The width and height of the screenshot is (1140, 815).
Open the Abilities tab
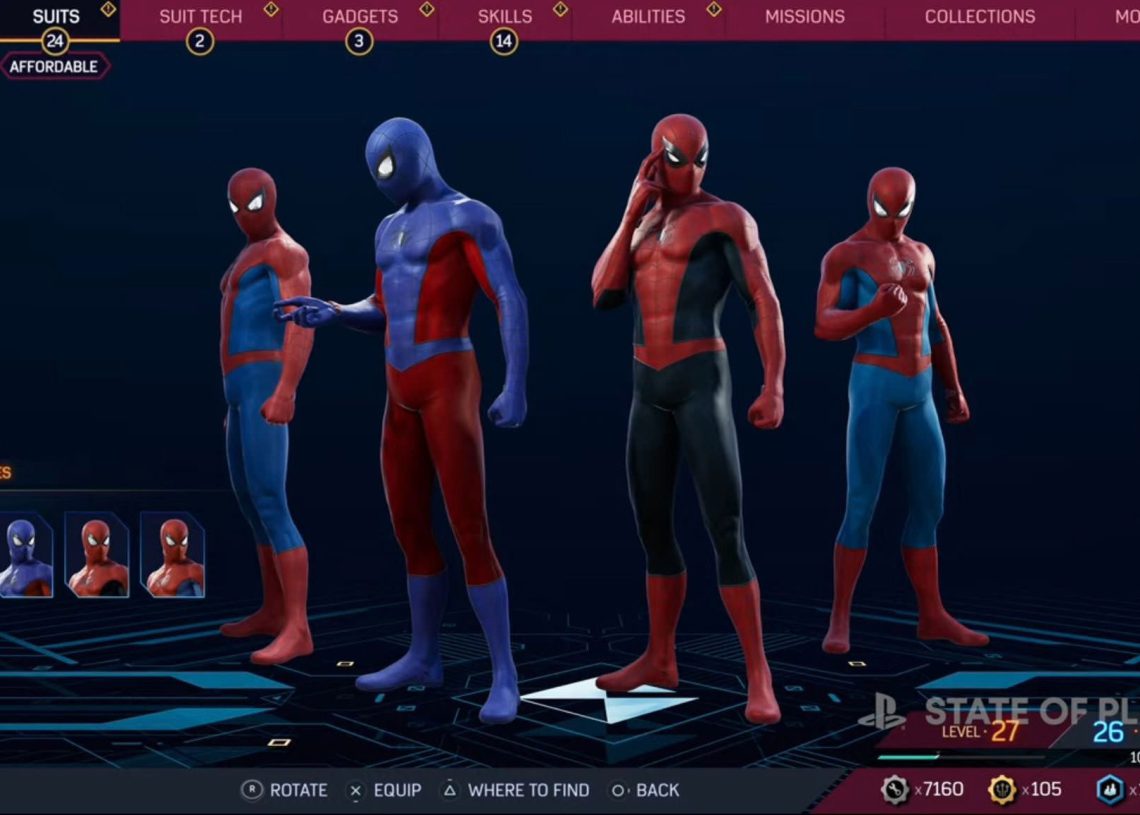pyautogui.click(x=648, y=17)
